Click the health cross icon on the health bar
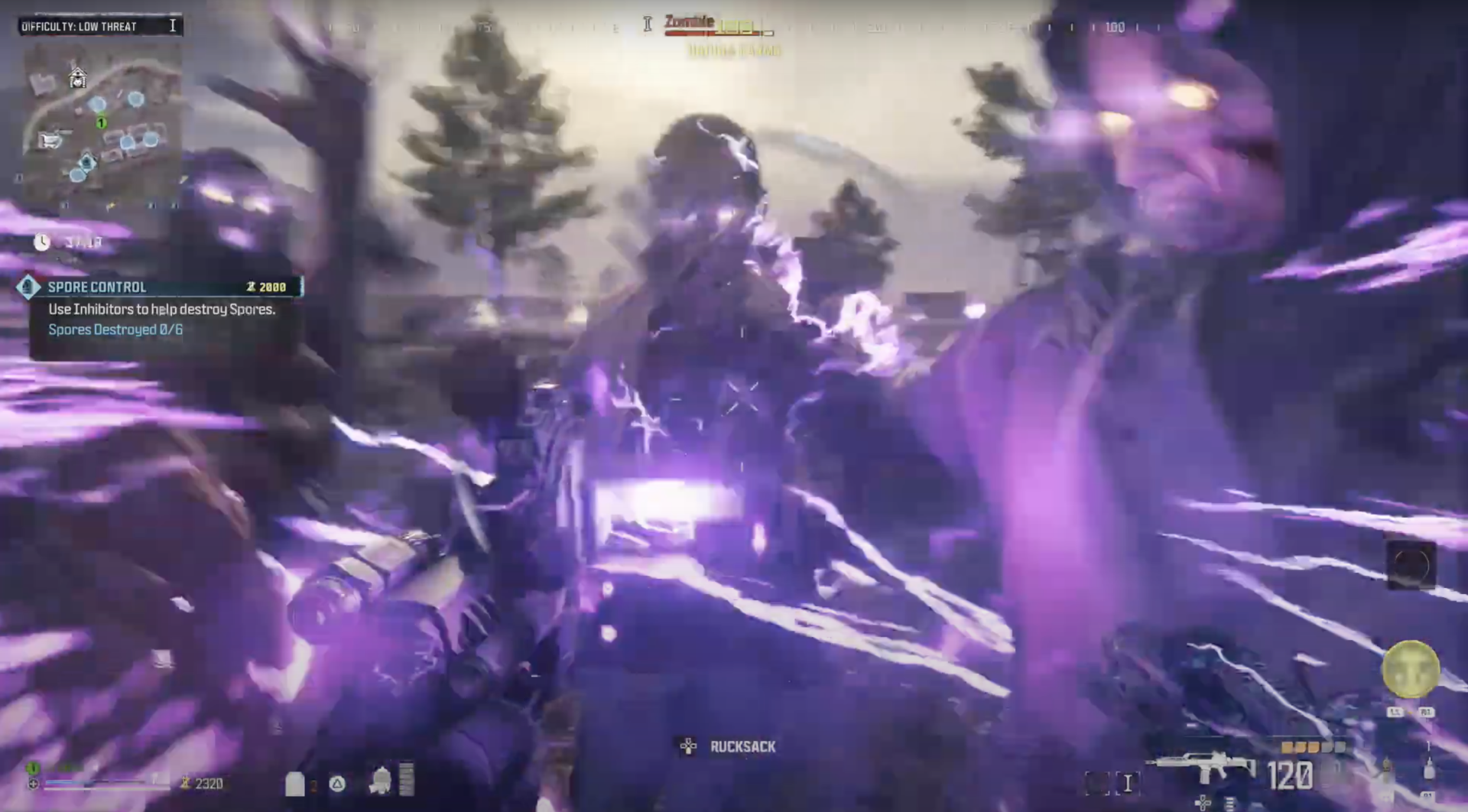1468x812 pixels. point(34,784)
